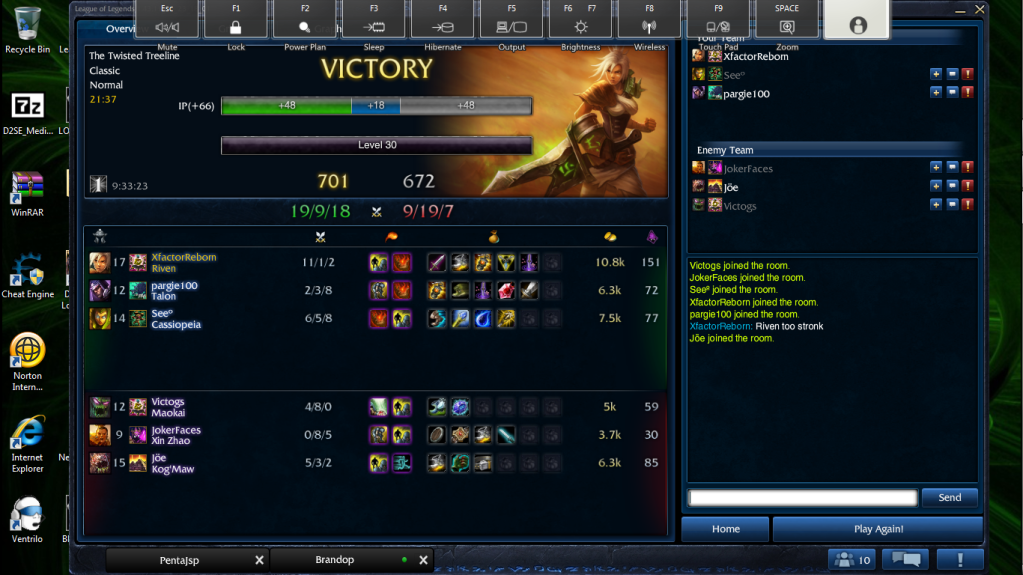Send the chat message
1023x575 pixels.
click(x=949, y=497)
